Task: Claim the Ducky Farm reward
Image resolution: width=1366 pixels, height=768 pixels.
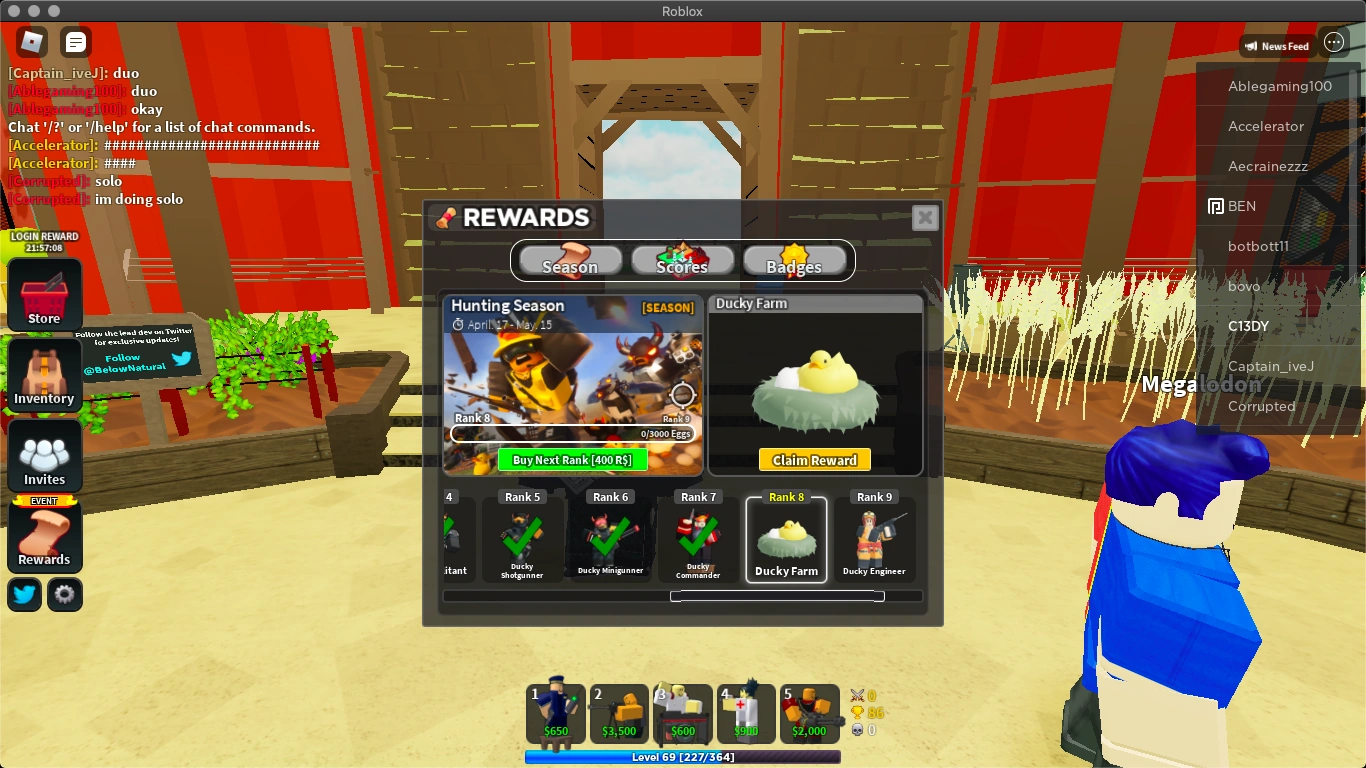Action: [815, 460]
